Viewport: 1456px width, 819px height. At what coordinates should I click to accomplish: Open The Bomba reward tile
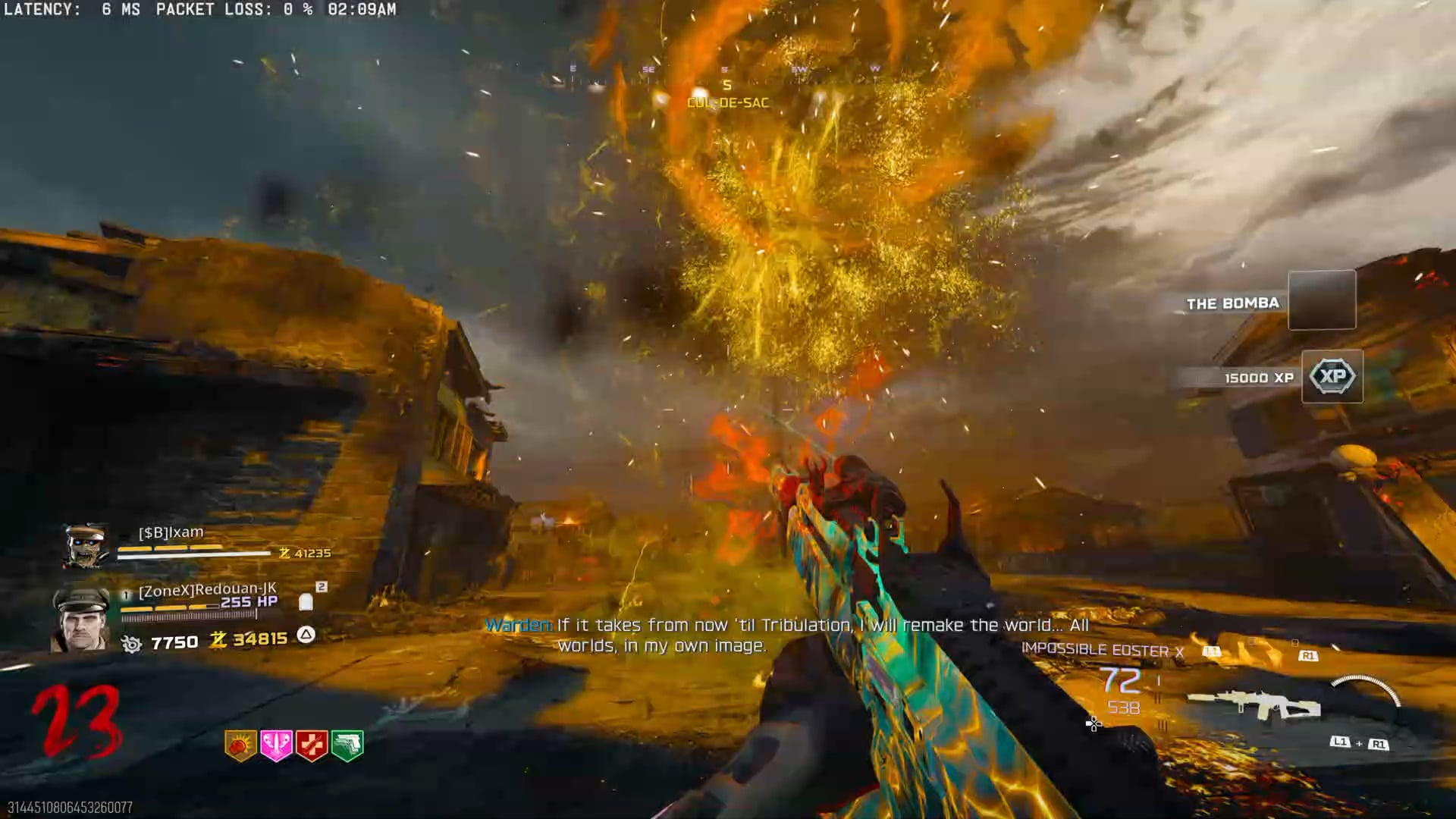click(1322, 300)
